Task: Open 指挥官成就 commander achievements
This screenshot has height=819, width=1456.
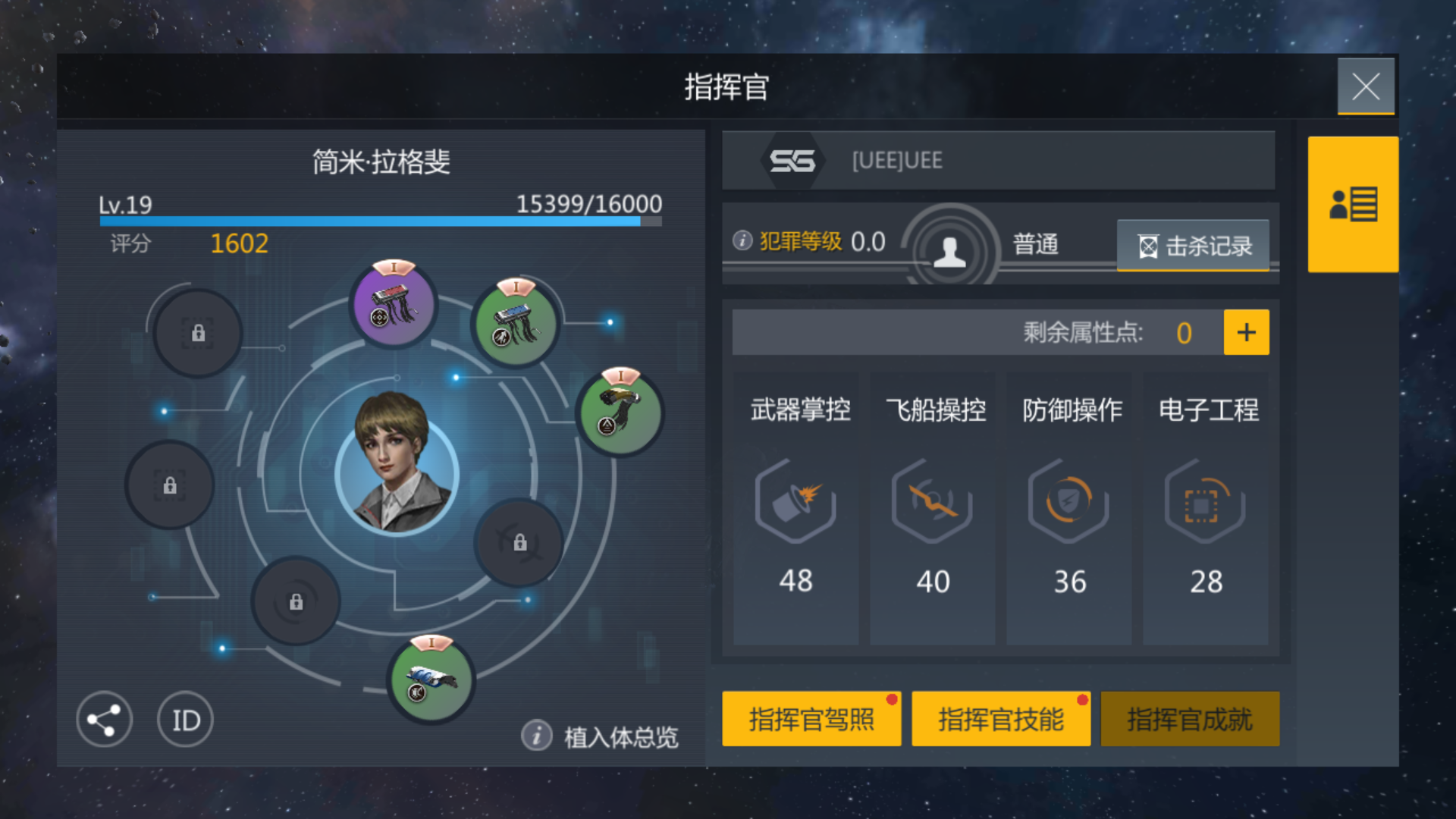Action: click(1189, 719)
